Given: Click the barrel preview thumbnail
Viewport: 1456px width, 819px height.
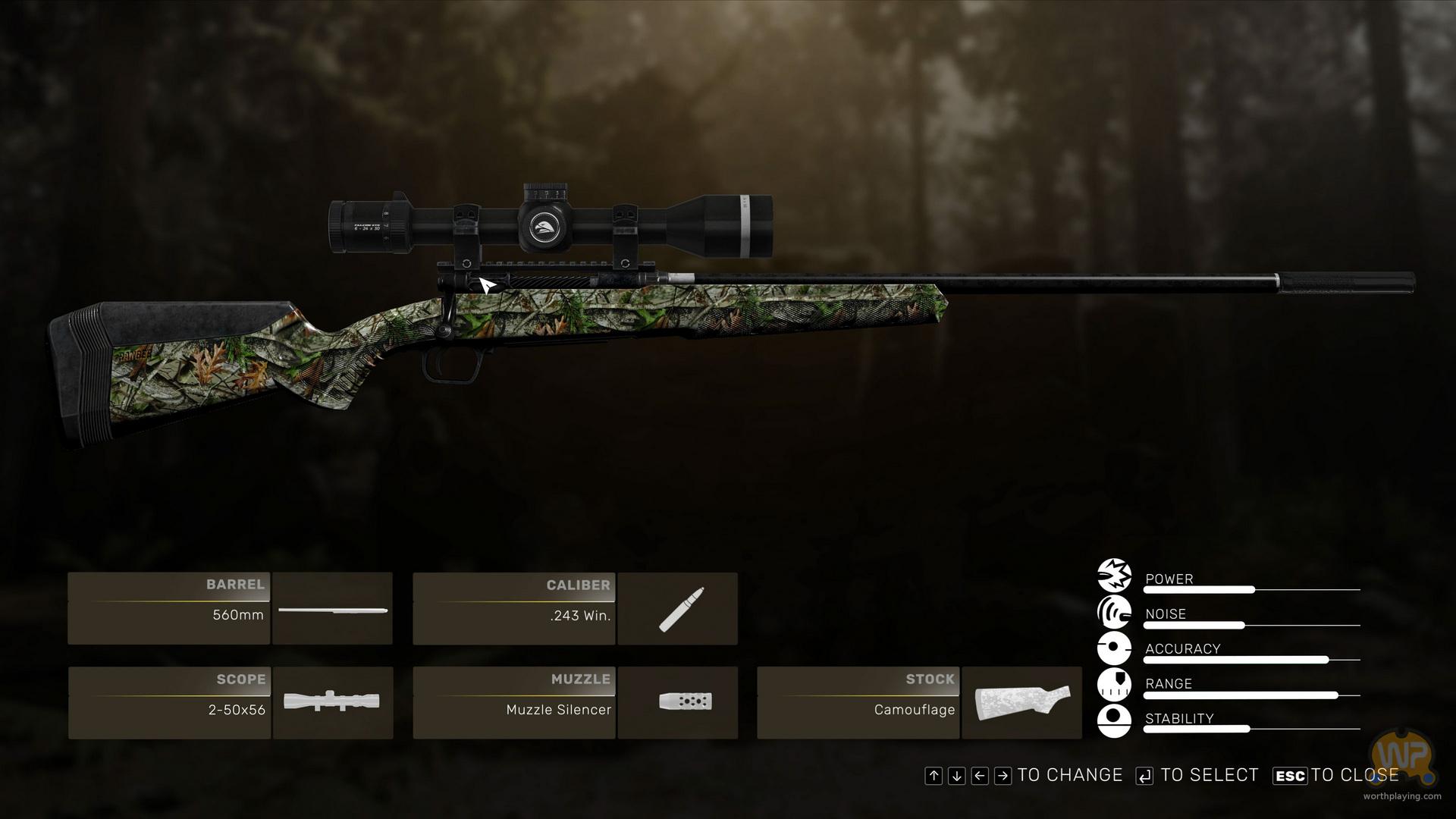Looking at the screenshot, I should pyautogui.click(x=332, y=609).
